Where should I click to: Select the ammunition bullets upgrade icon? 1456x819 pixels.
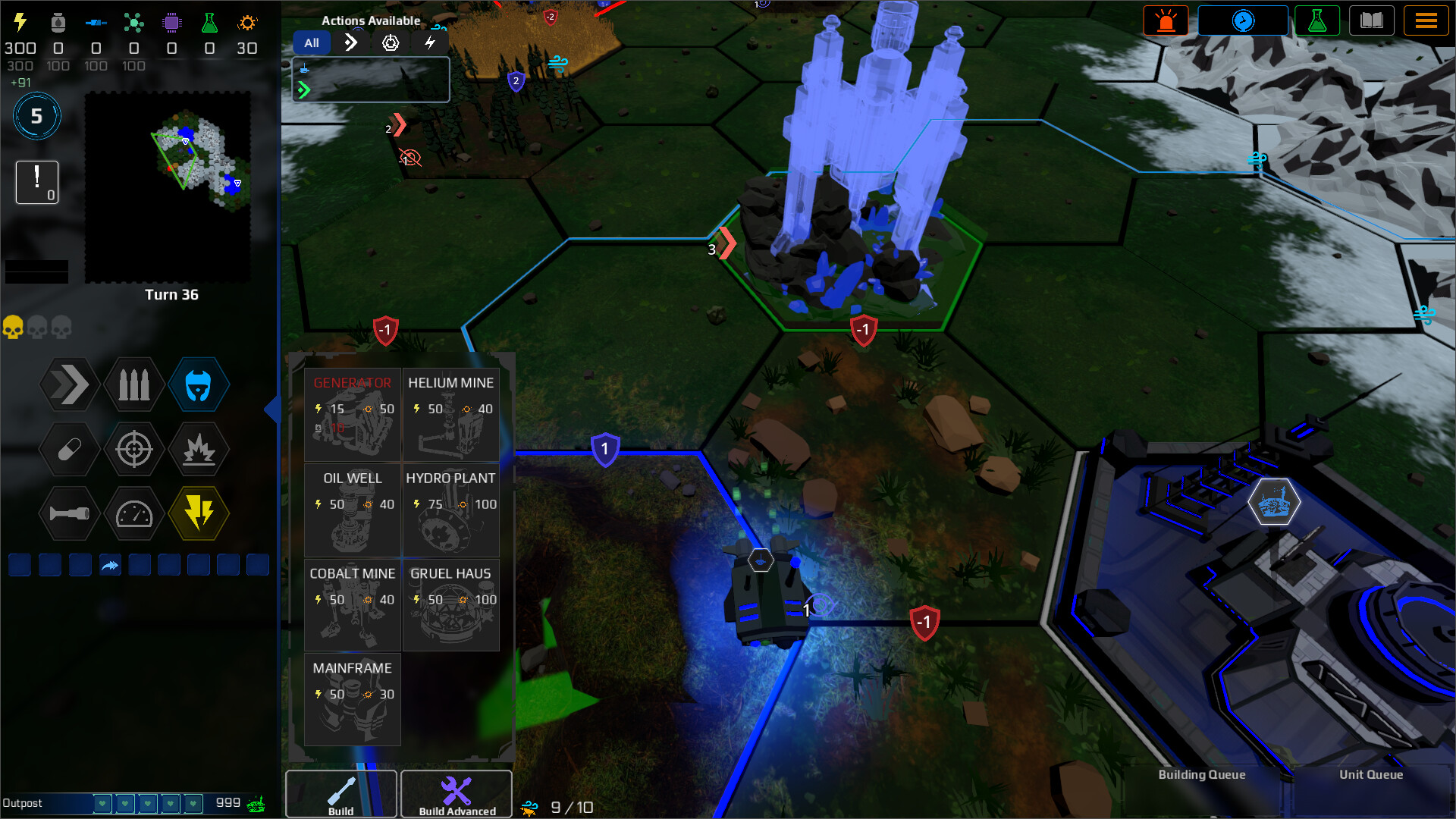[133, 384]
